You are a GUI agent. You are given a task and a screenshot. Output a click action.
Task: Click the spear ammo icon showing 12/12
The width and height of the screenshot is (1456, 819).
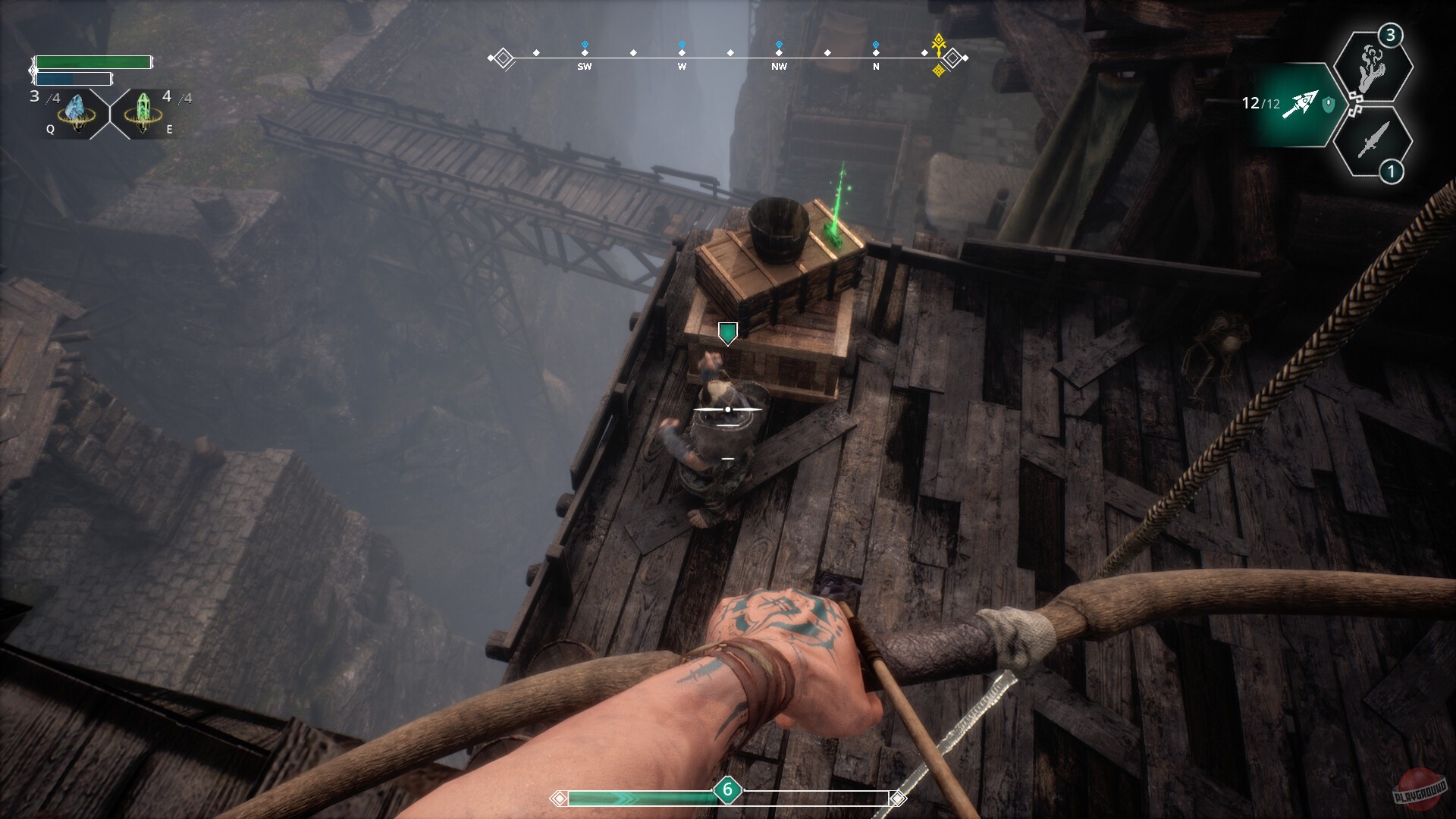click(1301, 102)
